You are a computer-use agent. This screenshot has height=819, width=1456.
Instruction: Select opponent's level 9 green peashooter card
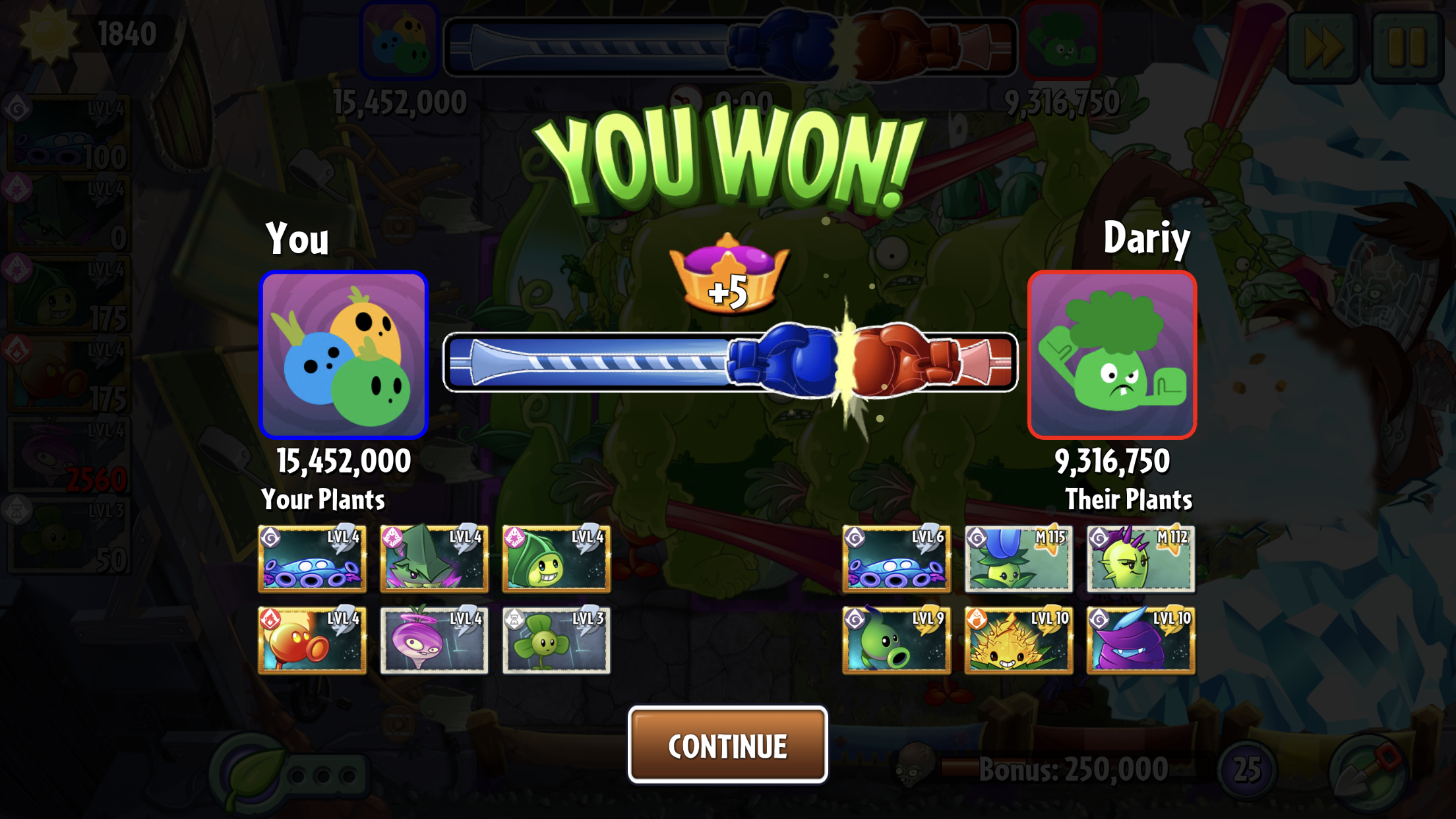(896, 640)
